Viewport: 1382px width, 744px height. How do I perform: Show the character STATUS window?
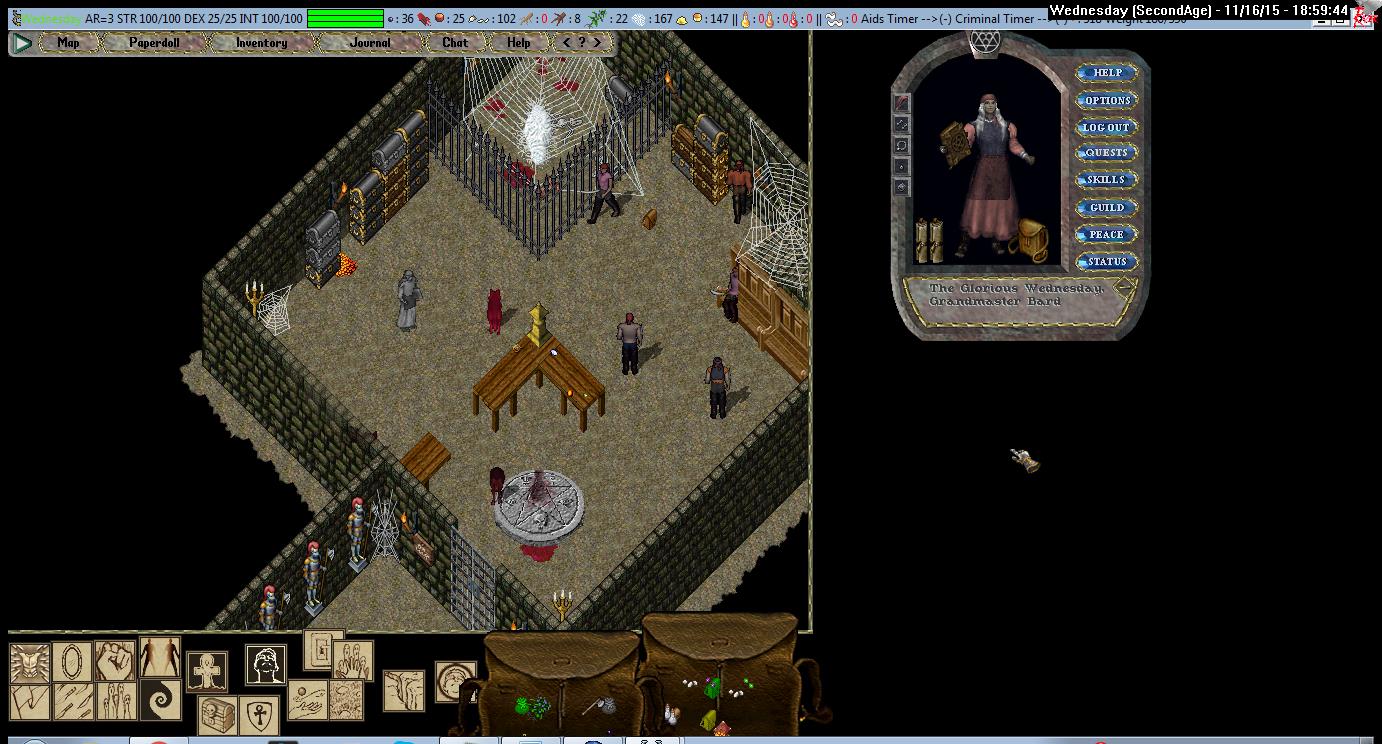click(x=1106, y=261)
